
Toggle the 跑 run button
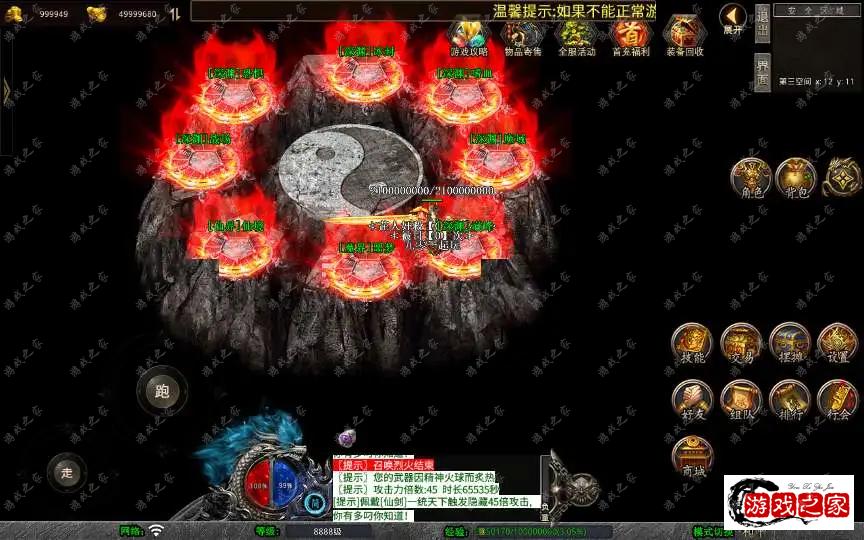[x=161, y=391]
